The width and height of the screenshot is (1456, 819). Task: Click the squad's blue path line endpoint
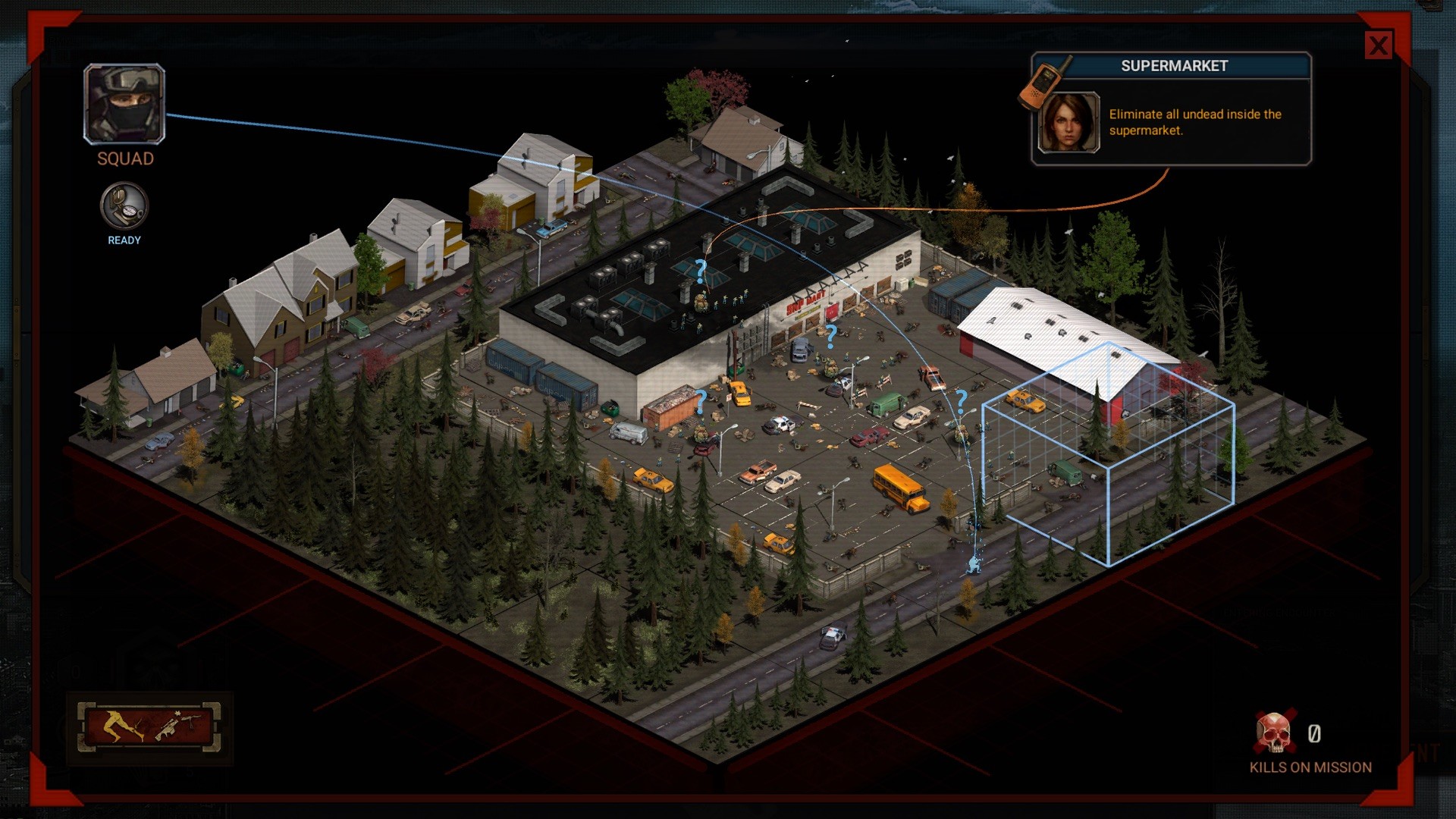974,565
